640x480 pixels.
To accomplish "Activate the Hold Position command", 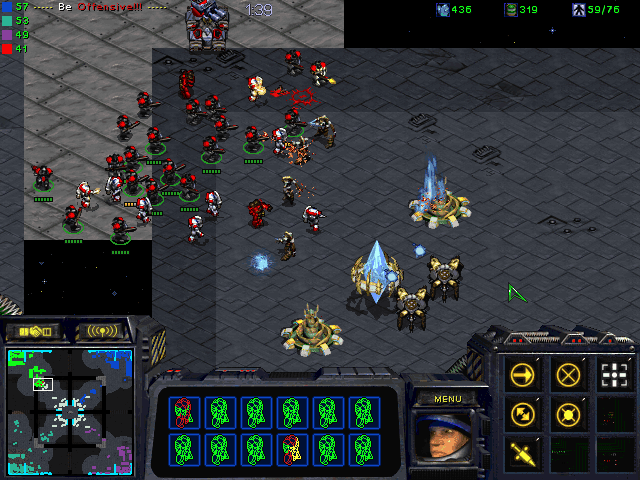I will (569, 413).
